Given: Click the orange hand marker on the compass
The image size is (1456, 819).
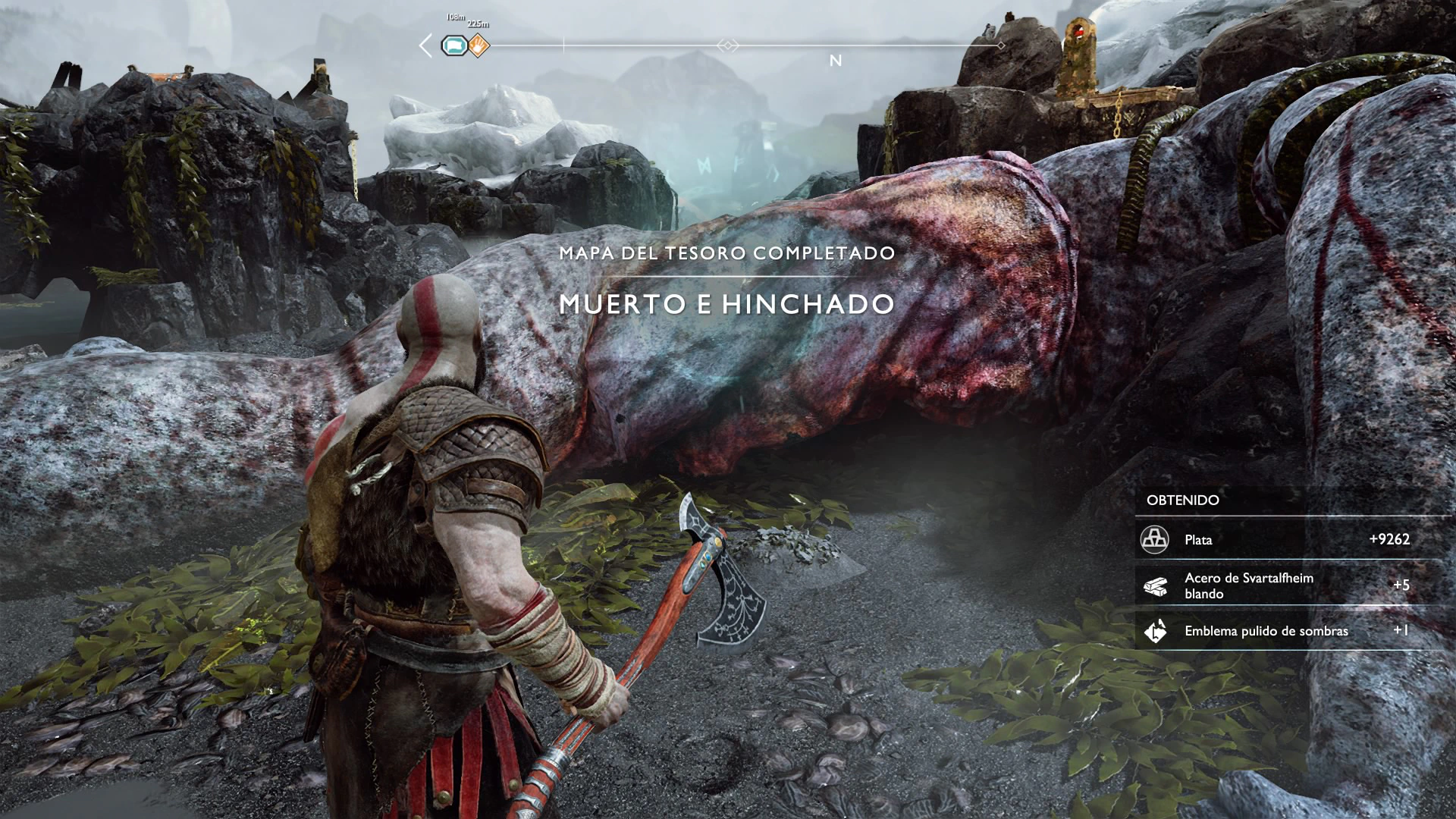Looking at the screenshot, I should coord(479,46).
